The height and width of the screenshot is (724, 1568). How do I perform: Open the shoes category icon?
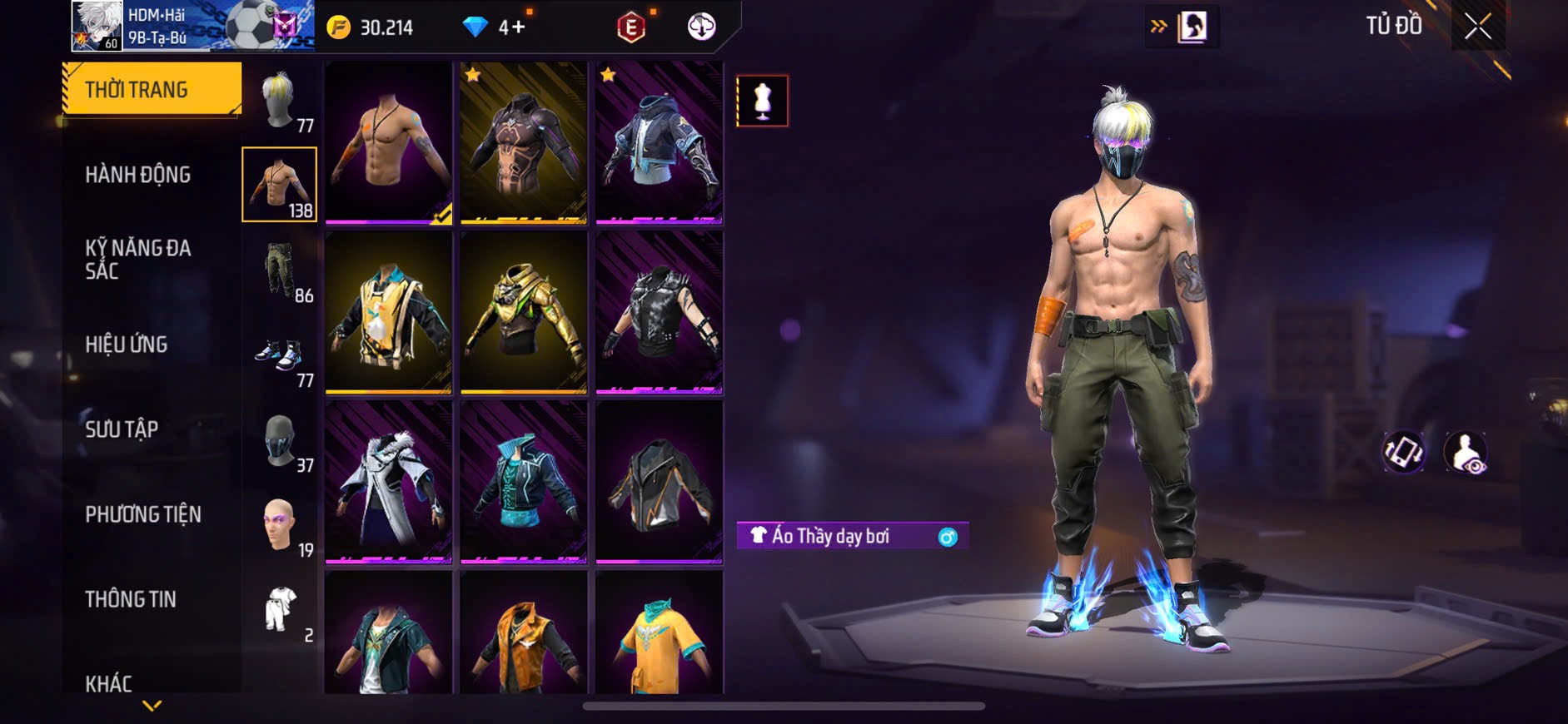(281, 356)
